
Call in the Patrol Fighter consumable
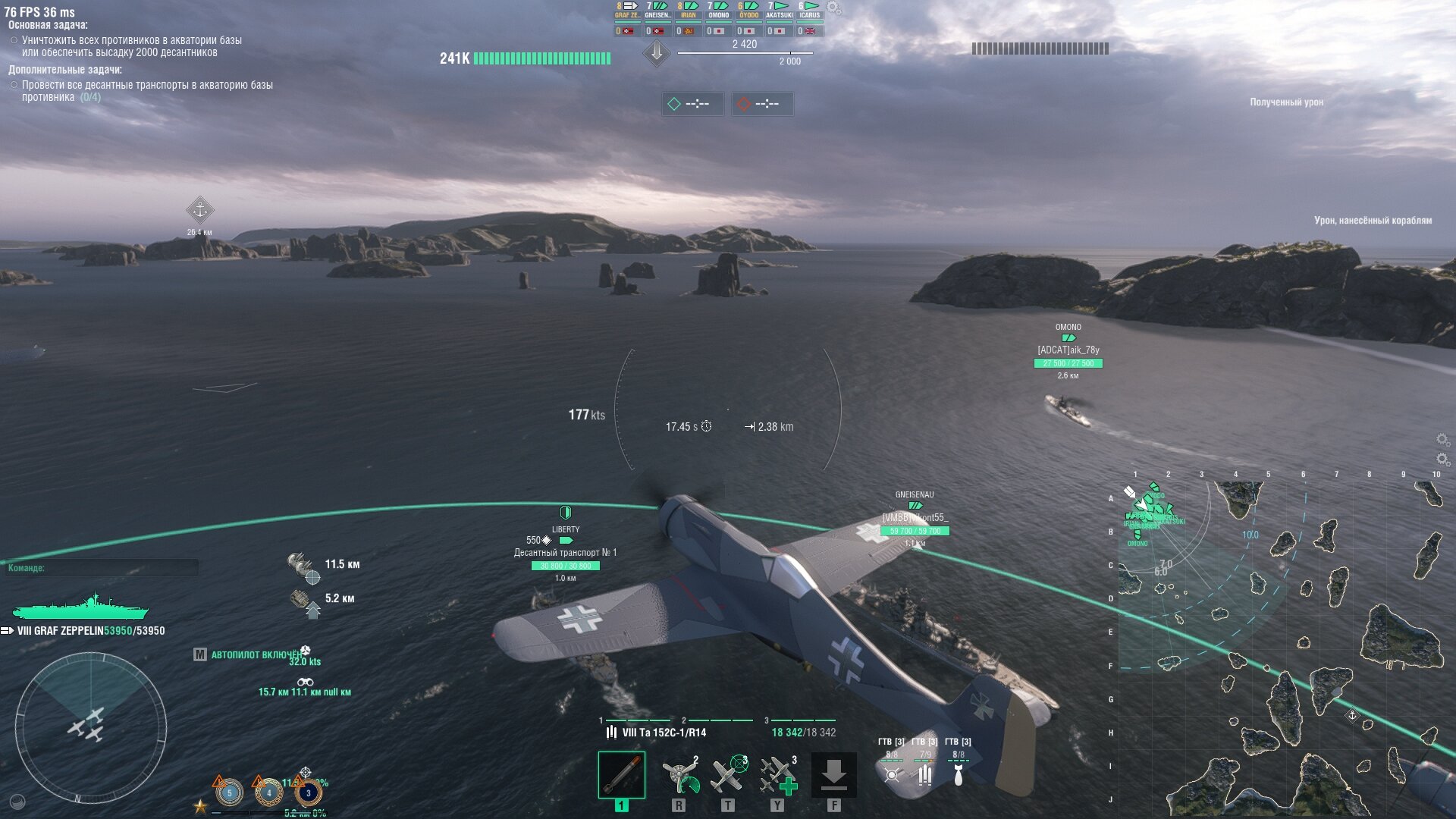(x=729, y=775)
